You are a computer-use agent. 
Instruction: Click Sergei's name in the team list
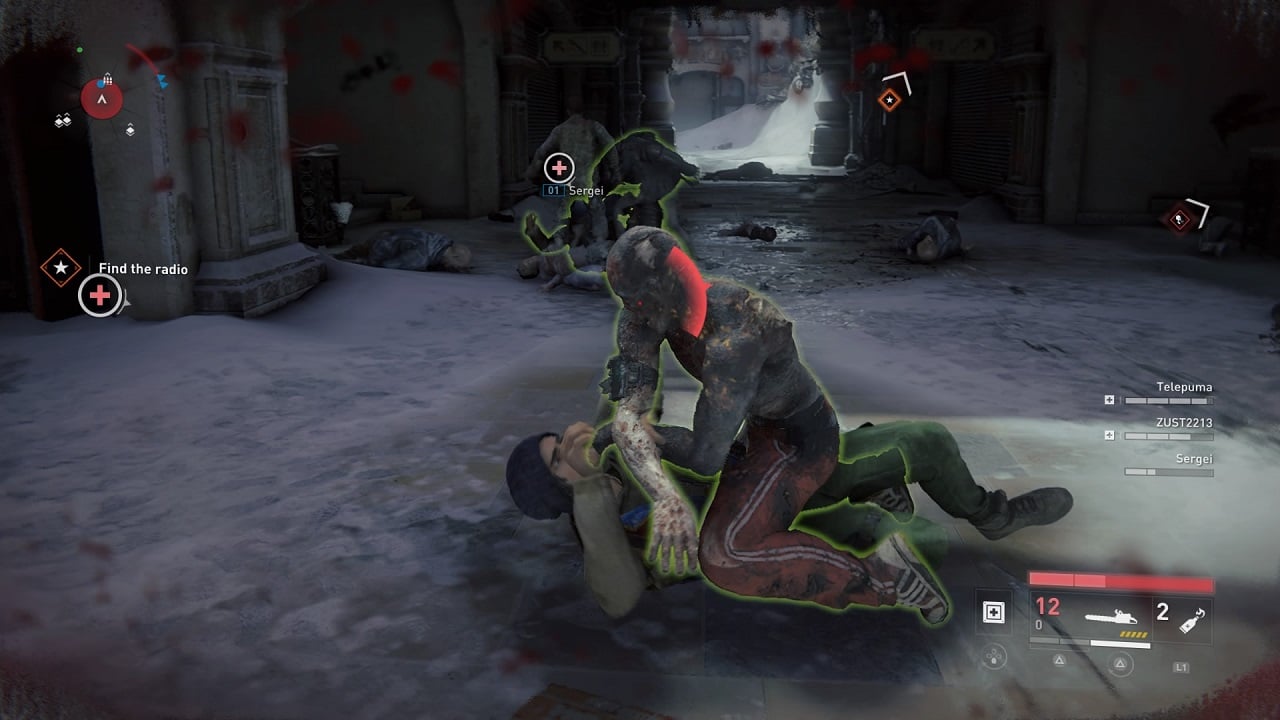(1194, 459)
